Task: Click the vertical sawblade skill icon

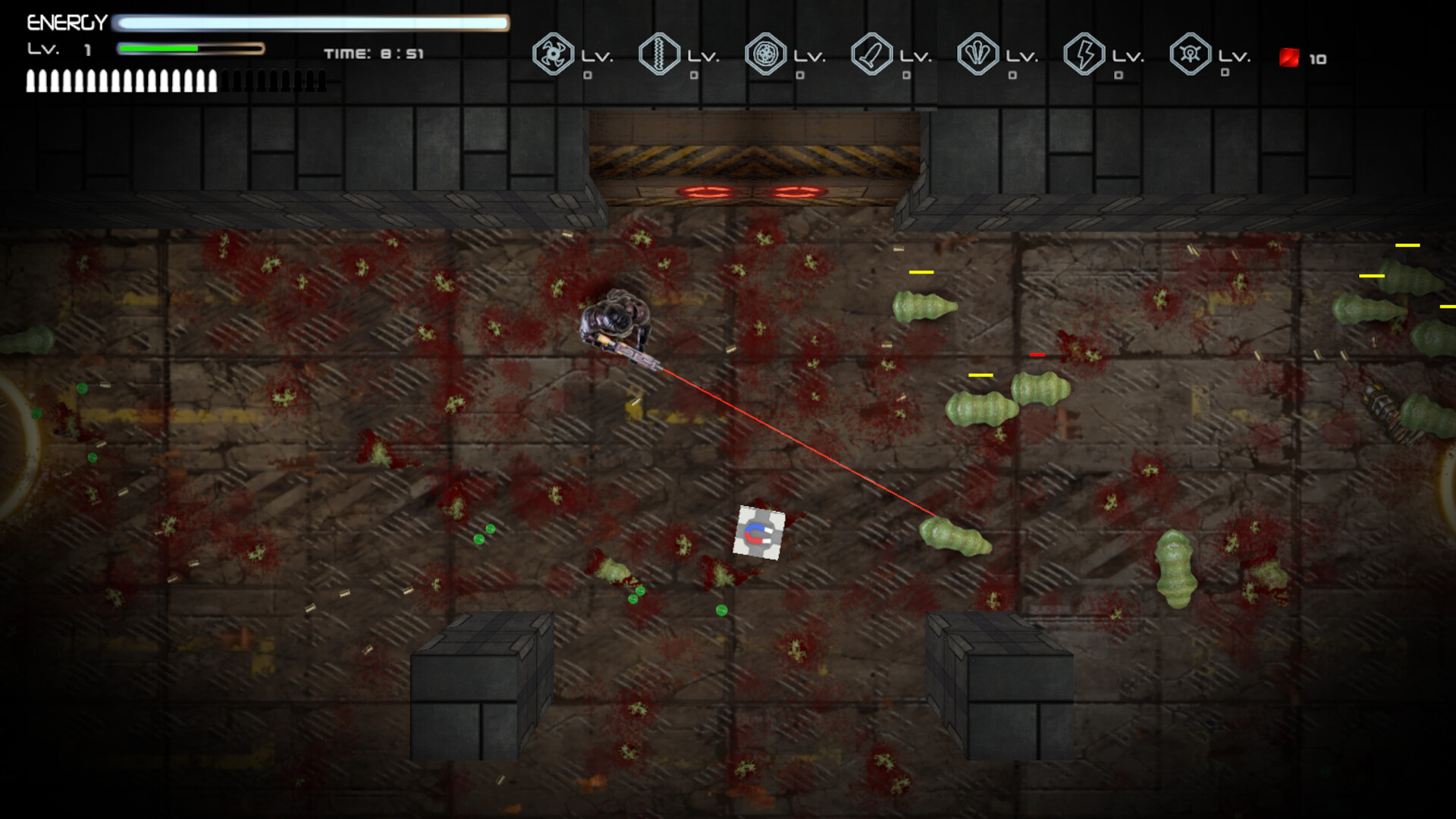Action: [661, 55]
